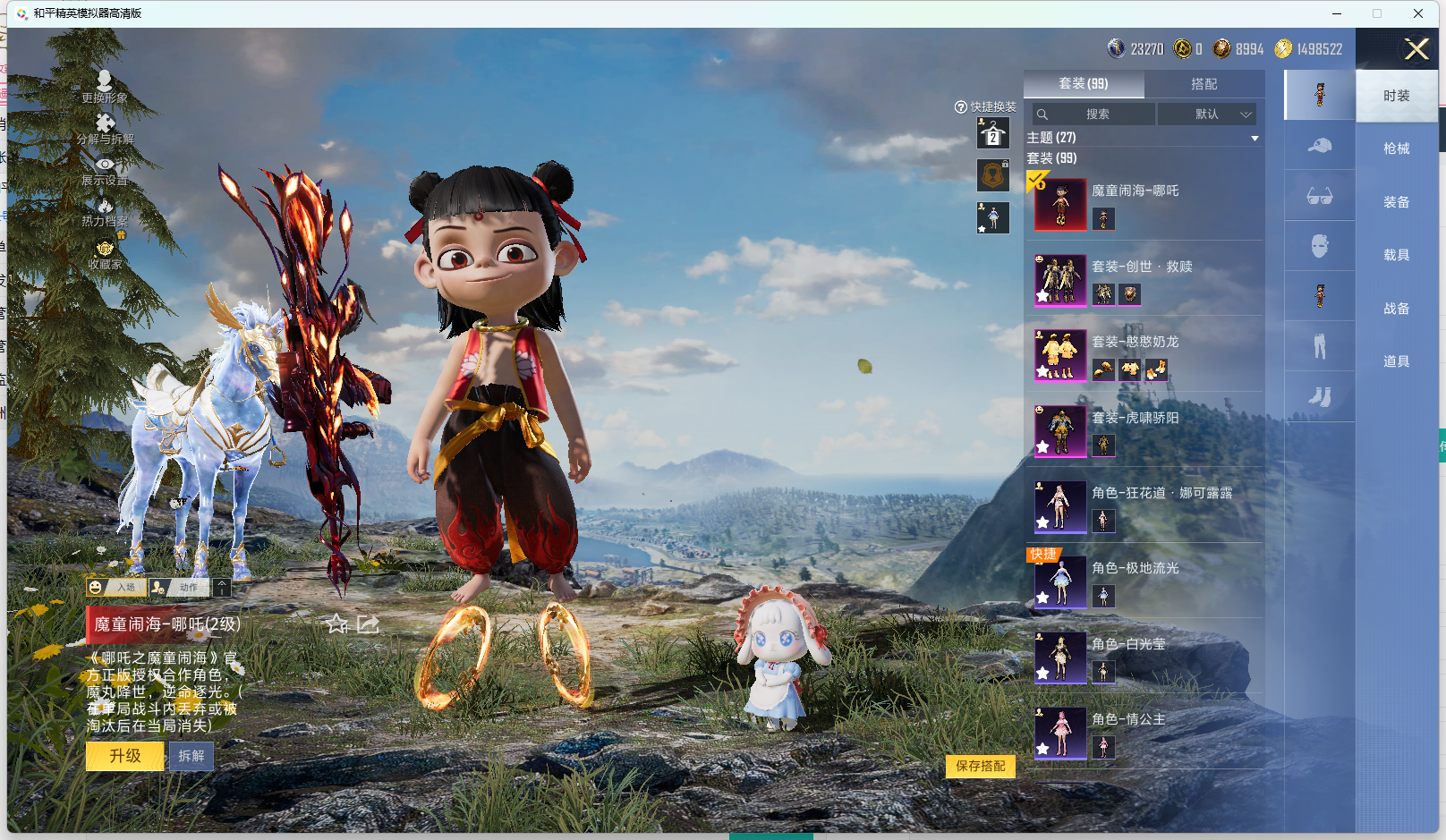Image resolution: width=1446 pixels, height=840 pixels.
Task: Open the 枪械 category
Action: pos(1396,148)
